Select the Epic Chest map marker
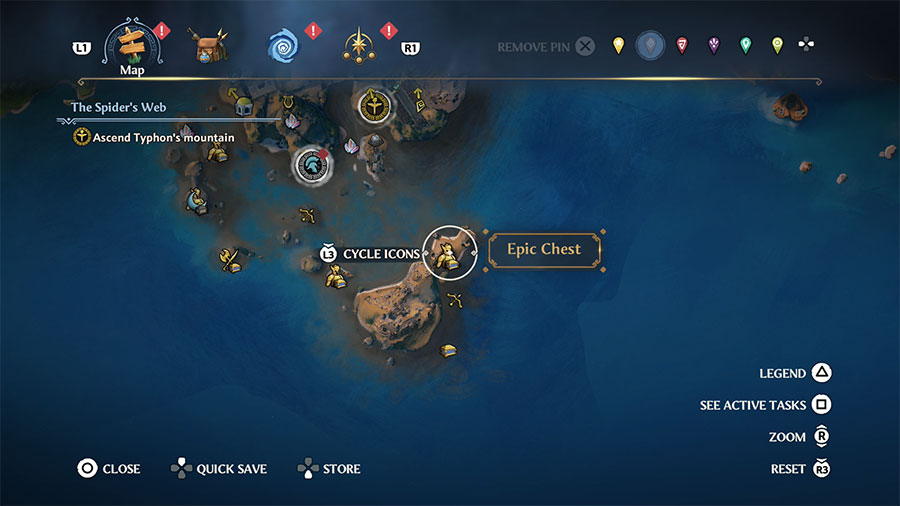This screenshot has height=506, width=900. 450,251
